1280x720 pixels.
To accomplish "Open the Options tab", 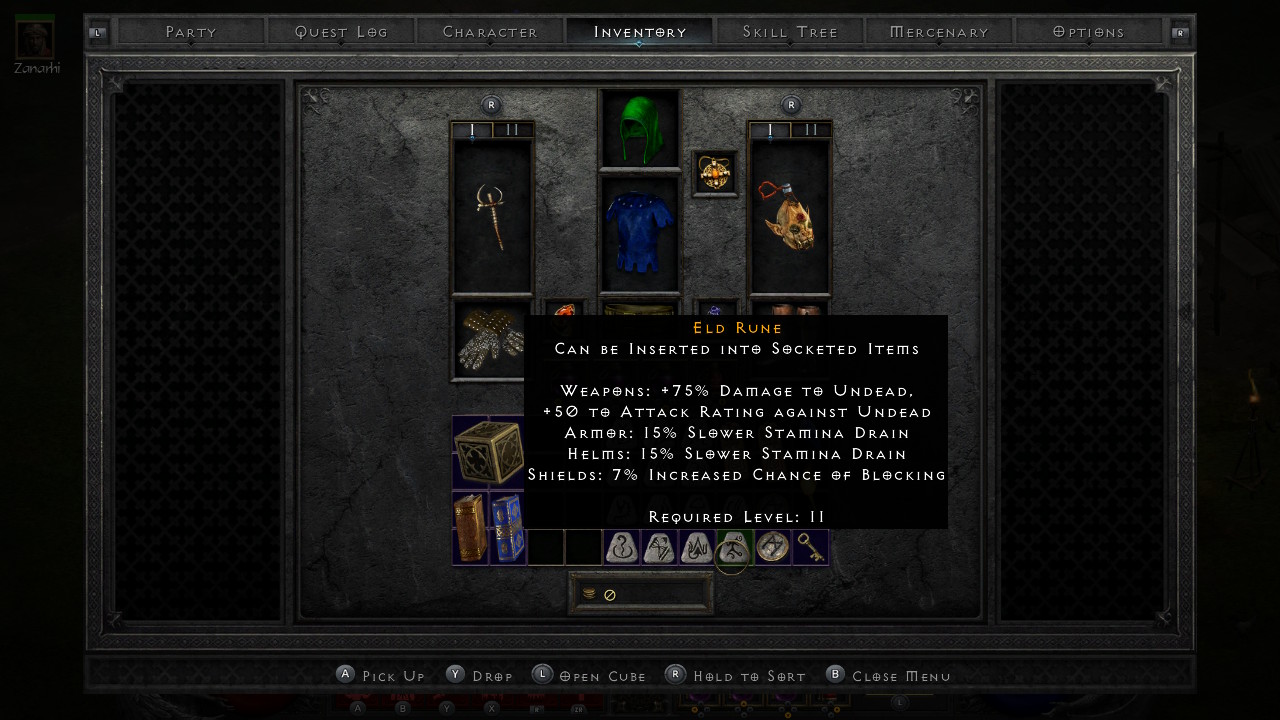I will coord(1089,32).
